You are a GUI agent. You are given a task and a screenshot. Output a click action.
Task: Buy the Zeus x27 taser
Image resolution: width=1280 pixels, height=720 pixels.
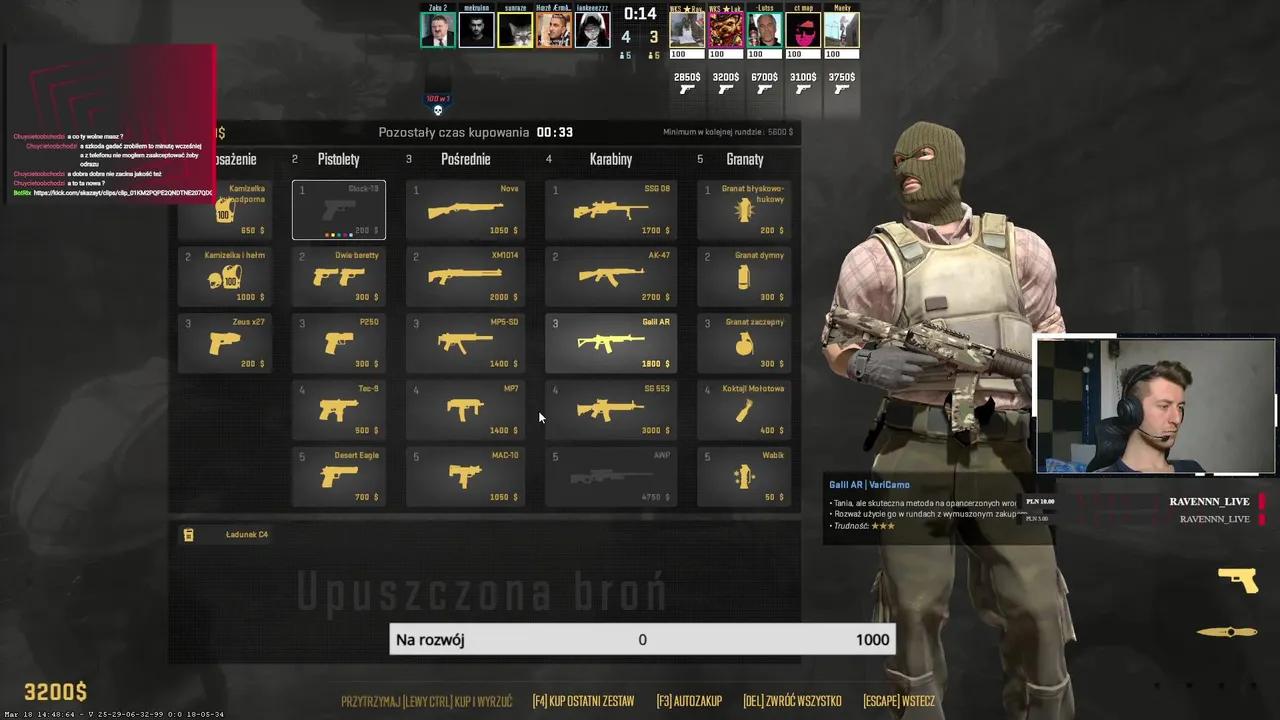pyautogui.click(x=224, y=343)
